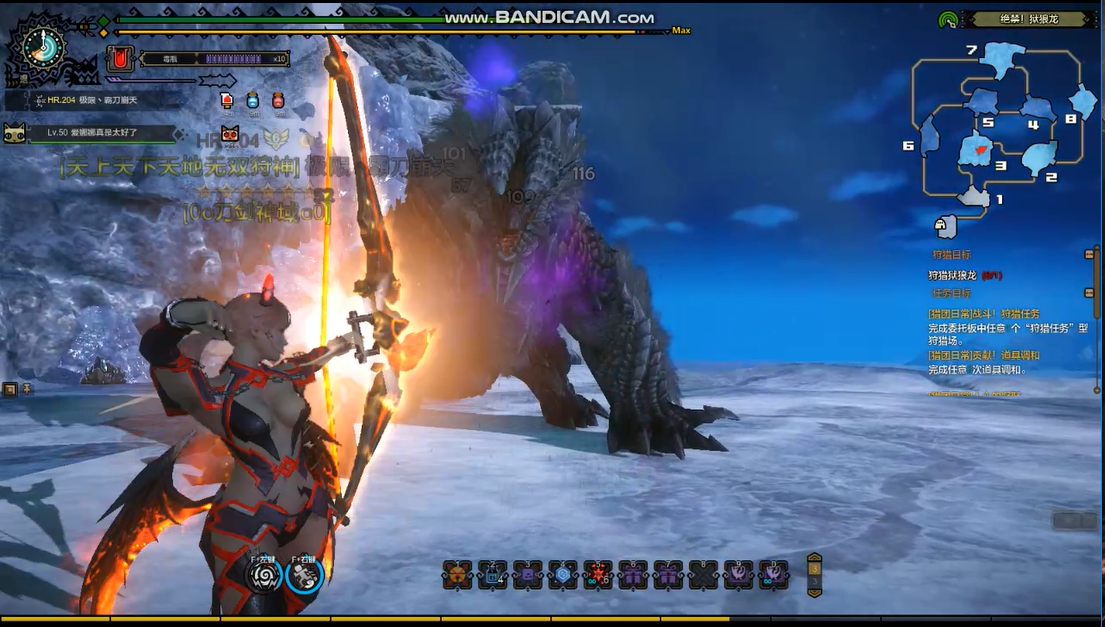Click map area 2 on the minimap
The height and width of the screenshot is (627, 1105).
(x=1039, y=158)
